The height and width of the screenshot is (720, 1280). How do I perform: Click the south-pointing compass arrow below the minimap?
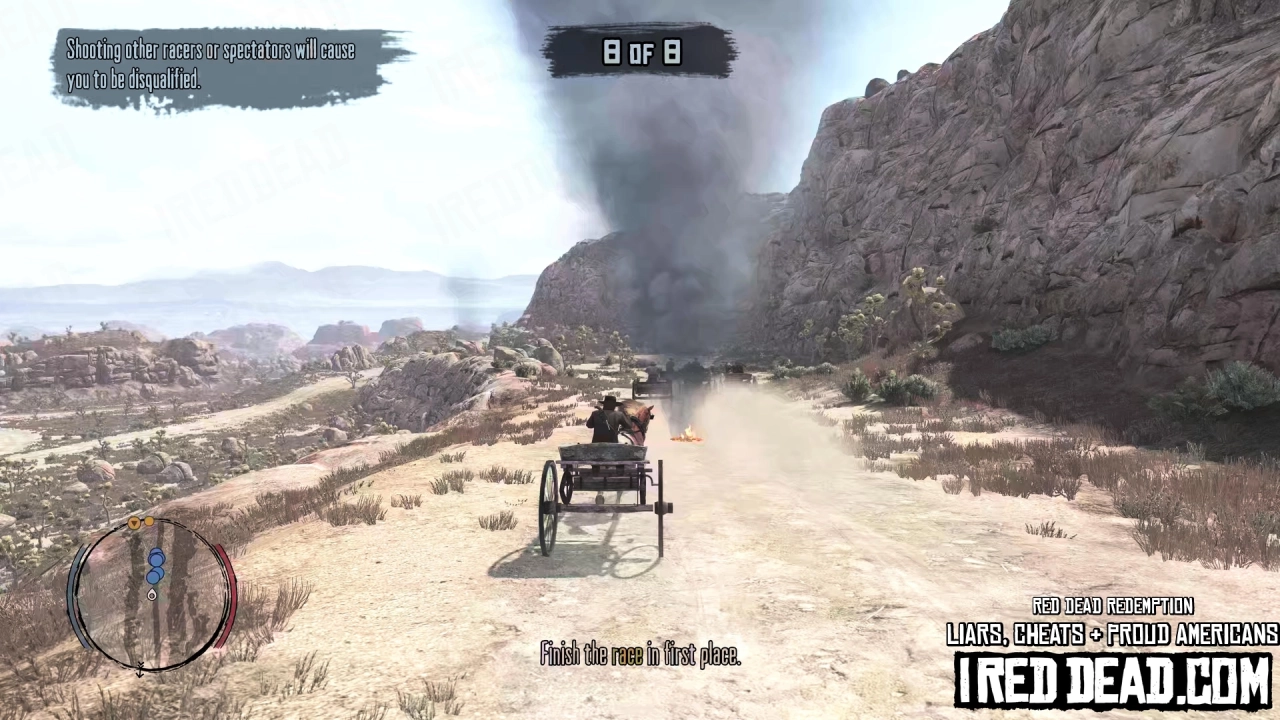[x=138, y=671]
